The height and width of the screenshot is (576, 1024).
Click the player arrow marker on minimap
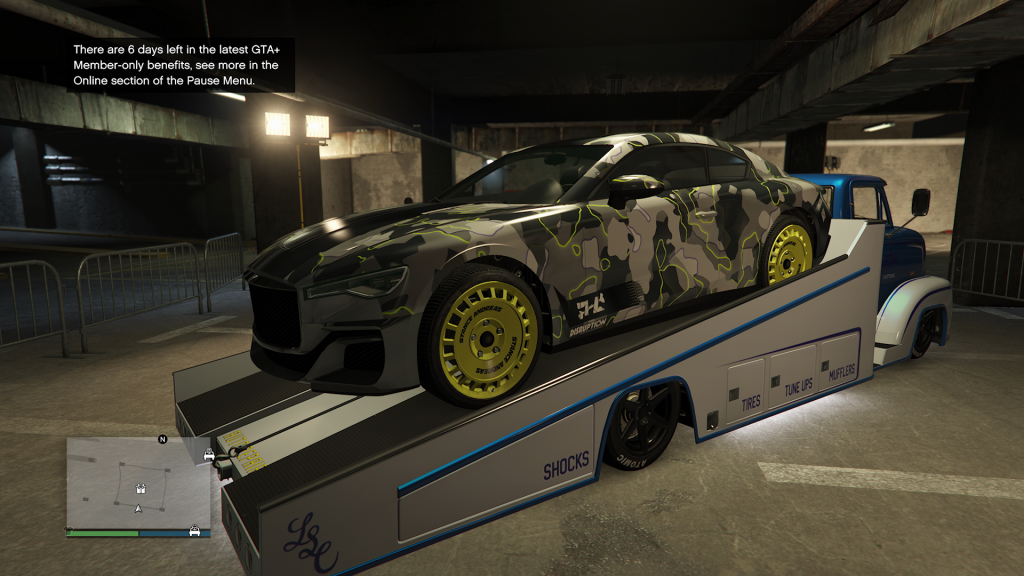pos(138,509)
